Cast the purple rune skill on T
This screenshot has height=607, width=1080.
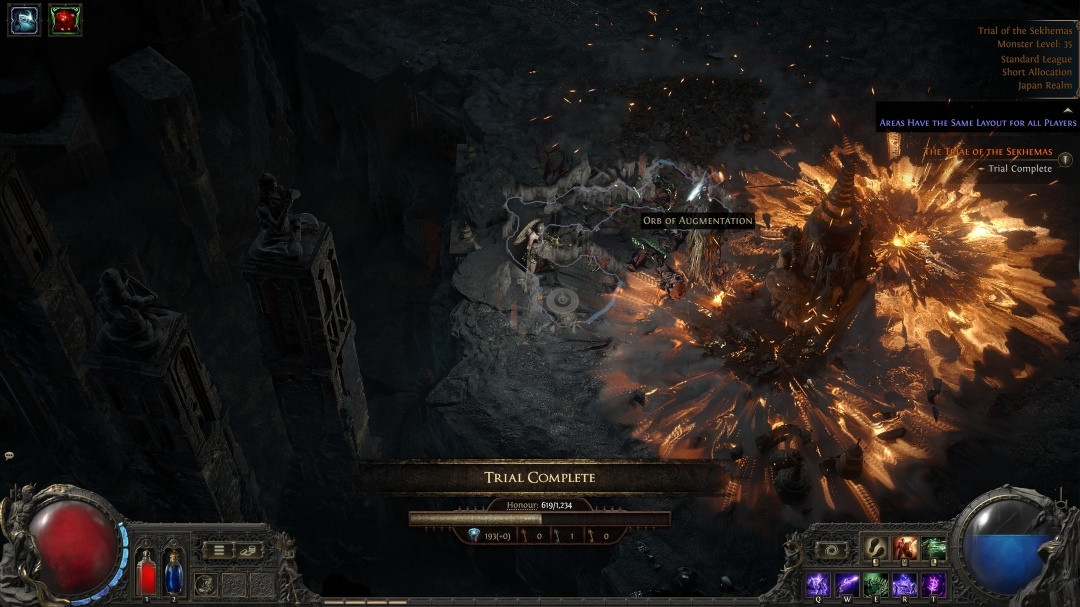pos(934,583)
